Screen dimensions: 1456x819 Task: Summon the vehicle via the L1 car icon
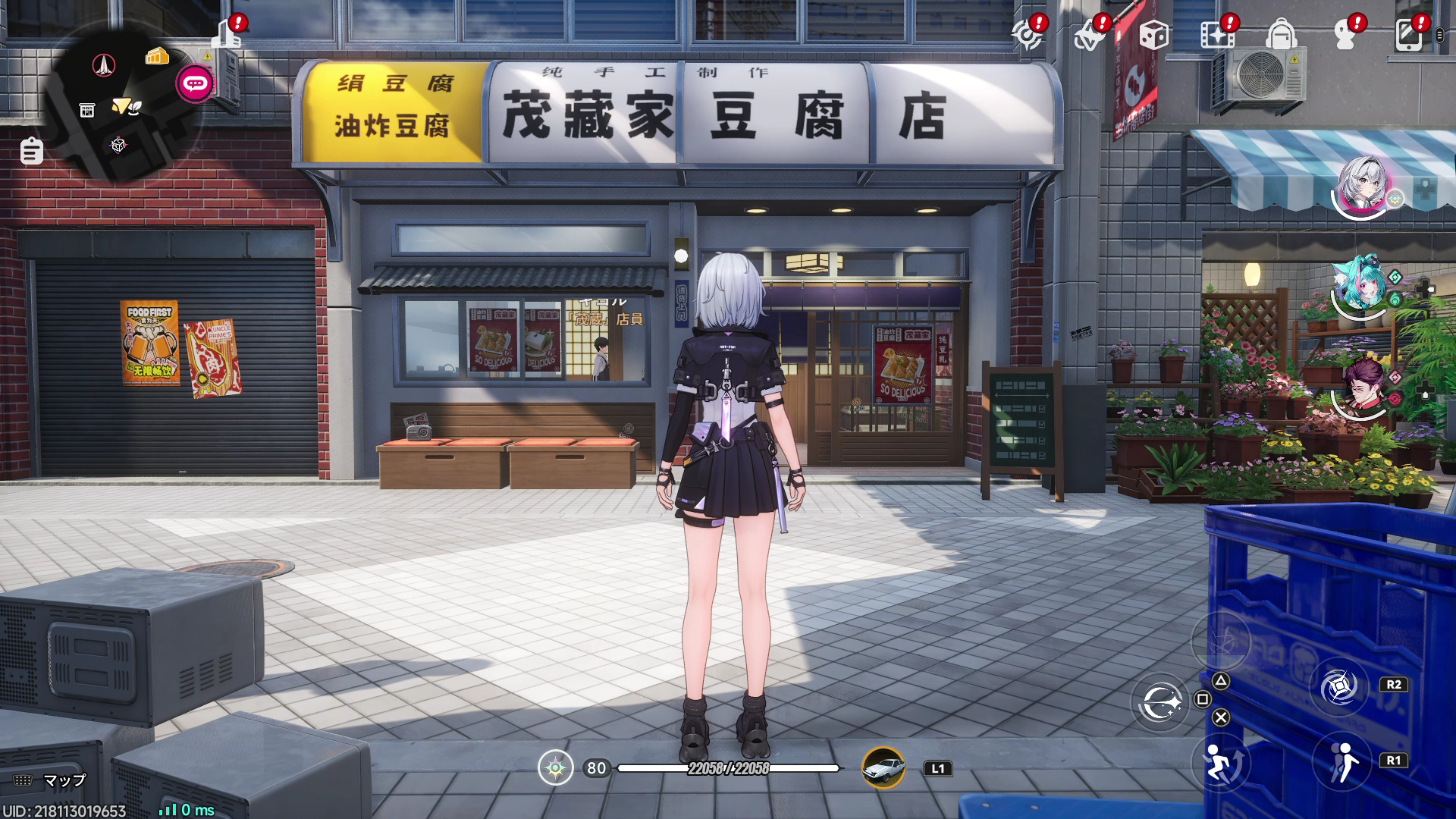pyautogui.click(x=883, y=768)
